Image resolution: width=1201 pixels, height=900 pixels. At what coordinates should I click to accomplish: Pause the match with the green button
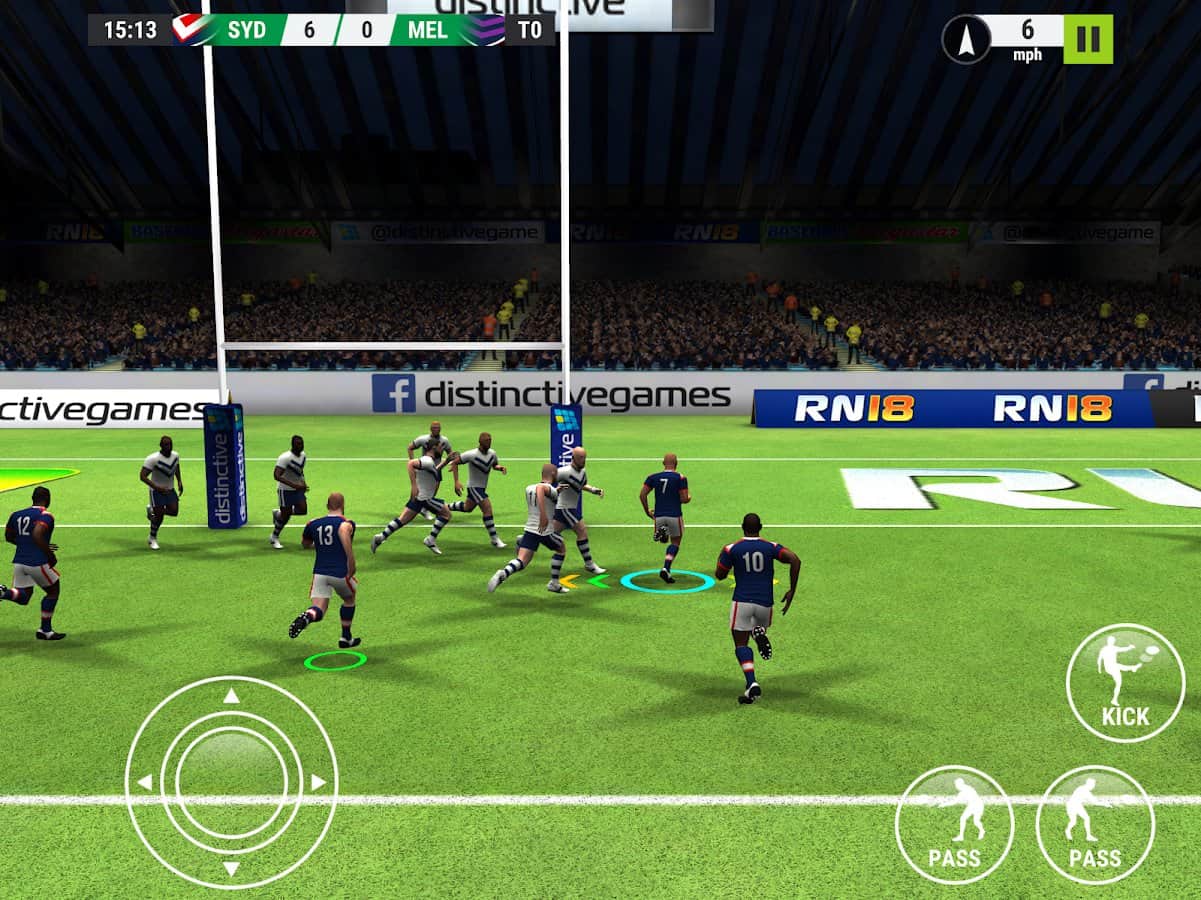(x=1088, y=39)
